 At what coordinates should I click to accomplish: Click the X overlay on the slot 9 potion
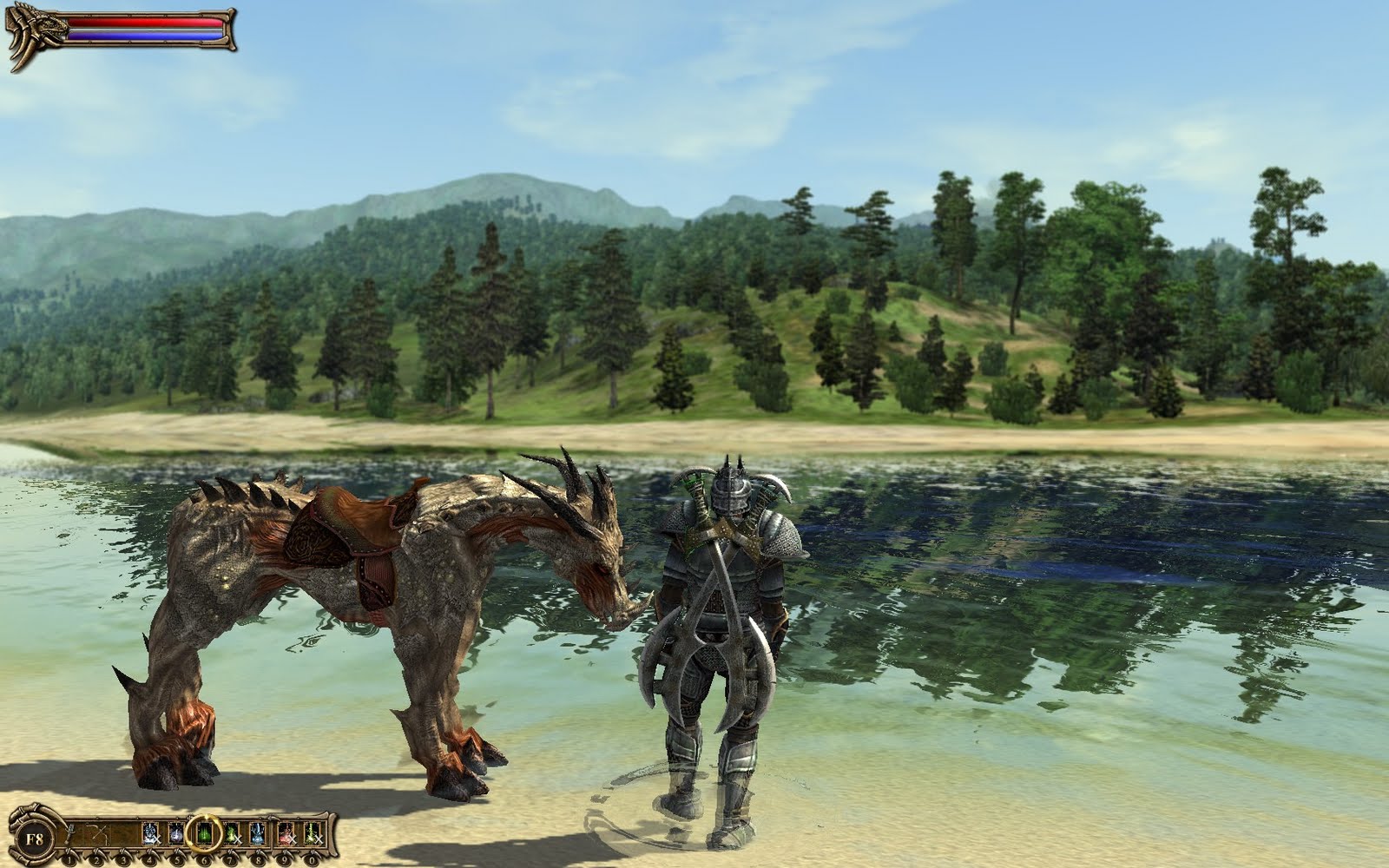[x=293, y=839]
